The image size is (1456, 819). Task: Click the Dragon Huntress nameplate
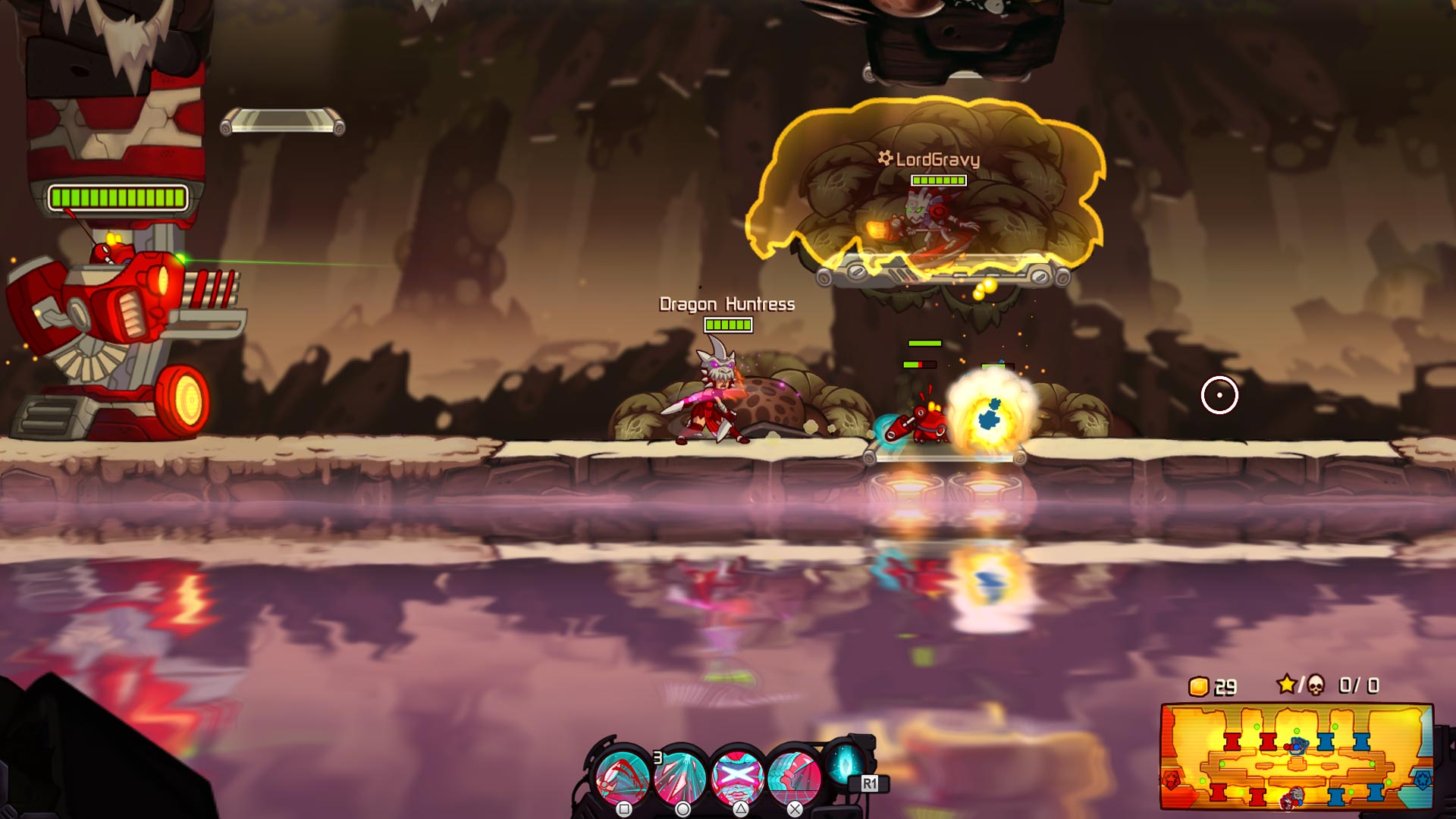tap(726, 303)
